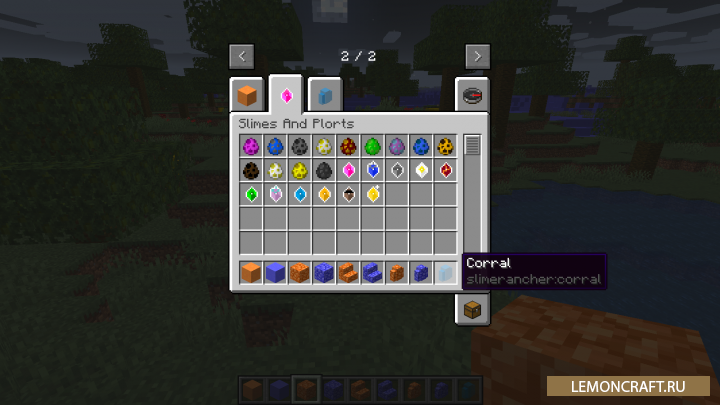The width and height of the screenshot is (720, 405).
Task: Click the creative inventory scrollbar handle
Action: coord(472,146)
